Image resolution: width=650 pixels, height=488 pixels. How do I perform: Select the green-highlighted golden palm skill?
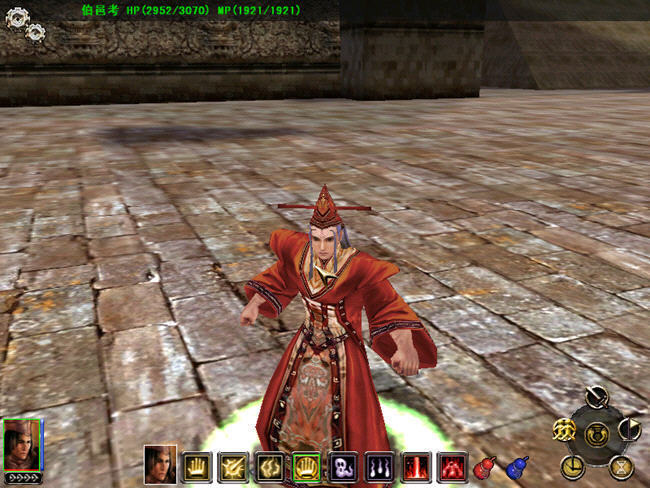coord(307,466)
